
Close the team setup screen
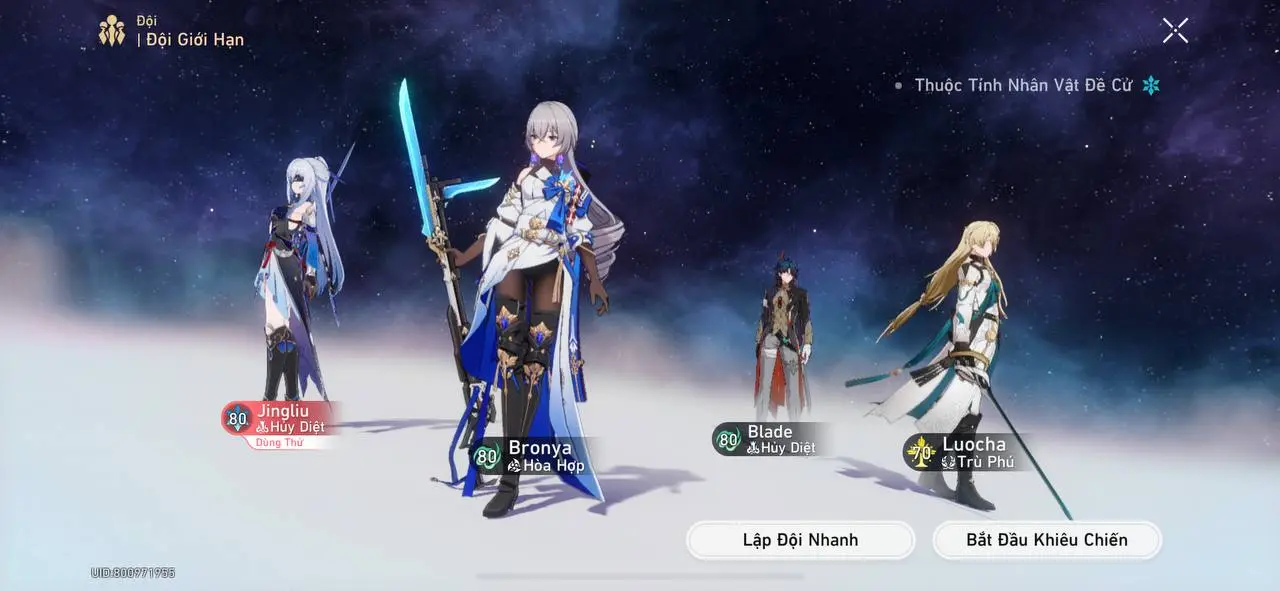tap(1175, 31)
